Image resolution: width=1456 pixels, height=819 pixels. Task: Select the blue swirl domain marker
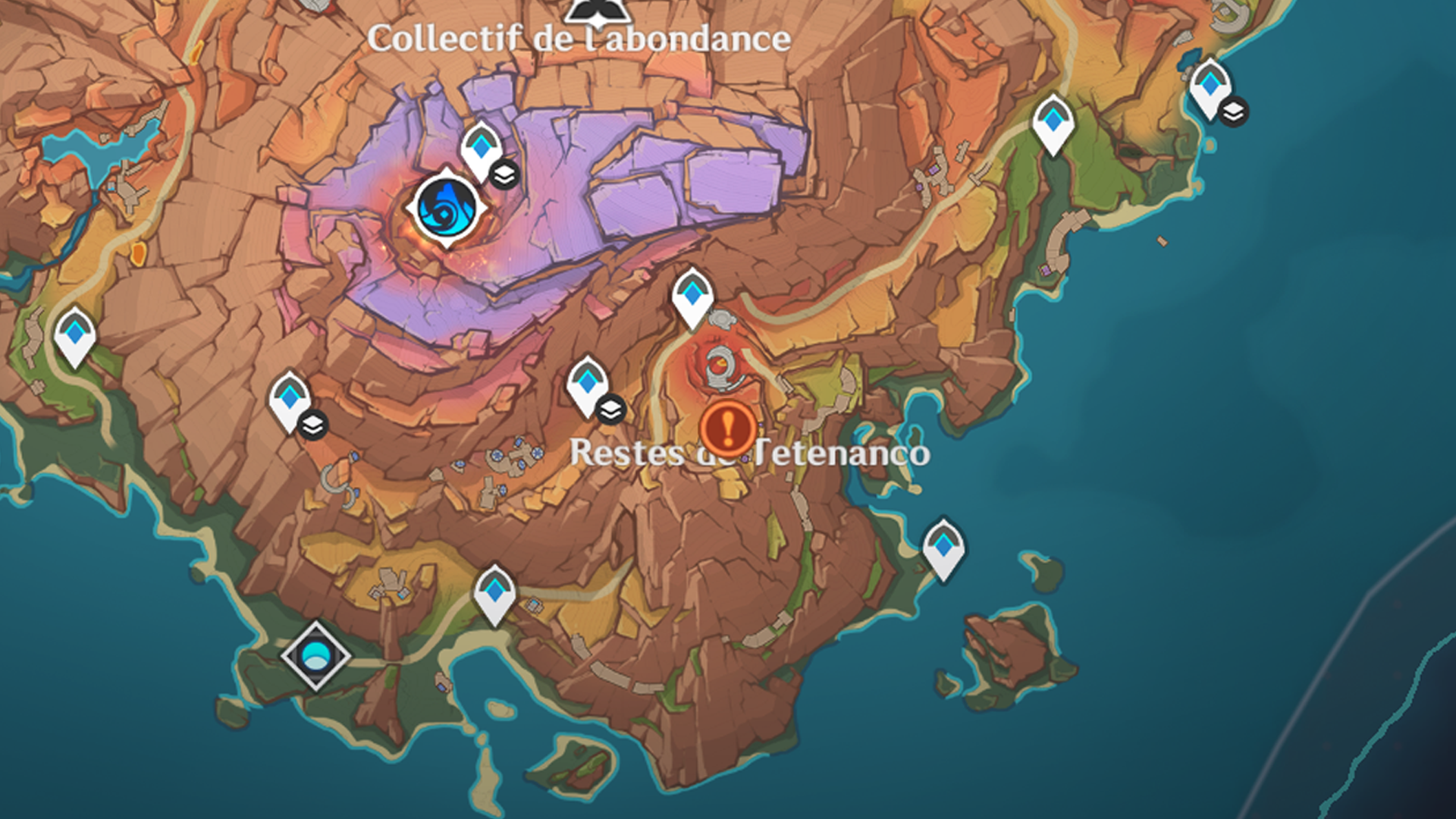coord(447,207)
